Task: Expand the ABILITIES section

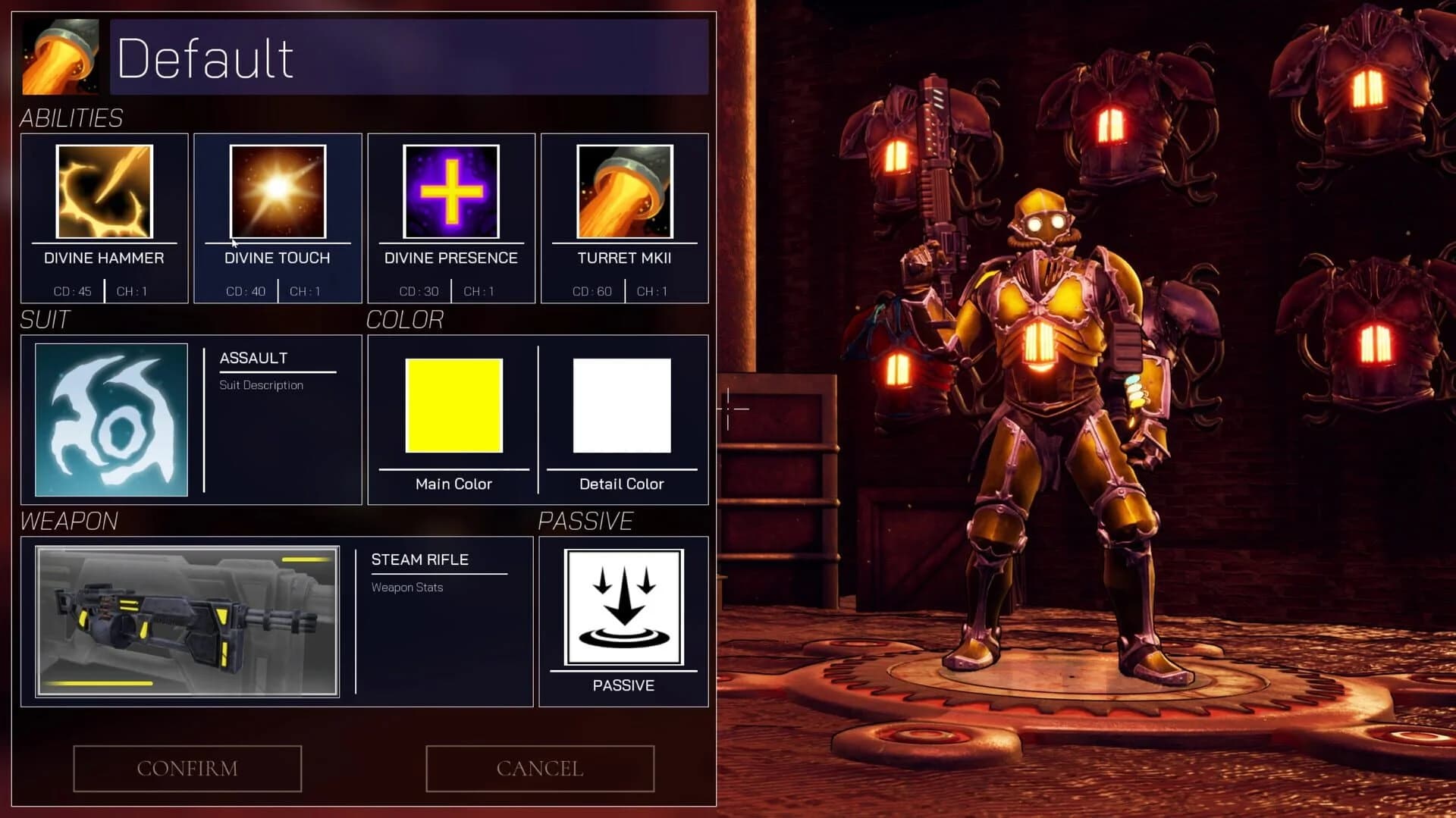Action: pos(71,118)
